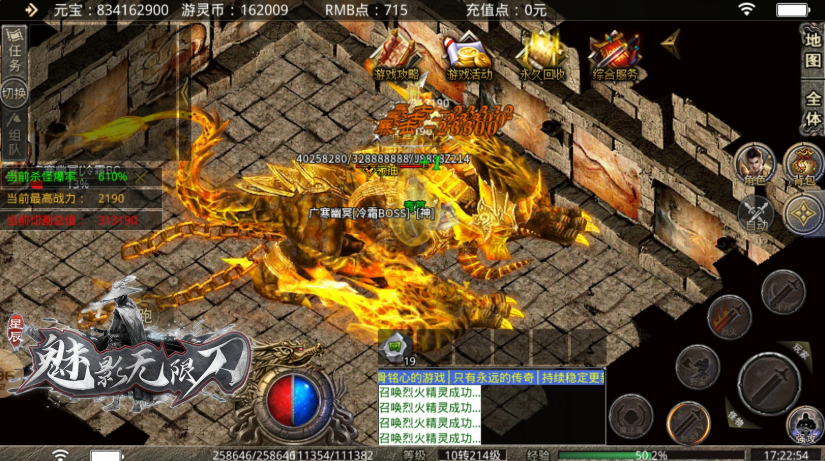Use the main sword attack button
The height and width of the screenshot is (461, 825).
point(768,383)
